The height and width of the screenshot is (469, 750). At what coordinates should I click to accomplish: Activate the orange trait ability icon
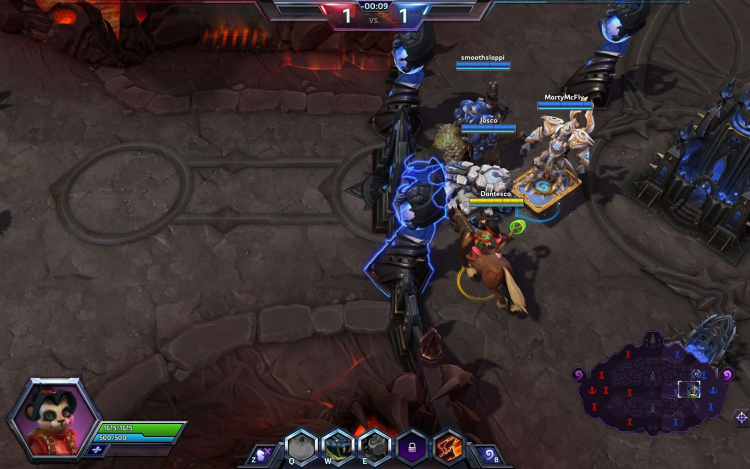click(447, 446)
